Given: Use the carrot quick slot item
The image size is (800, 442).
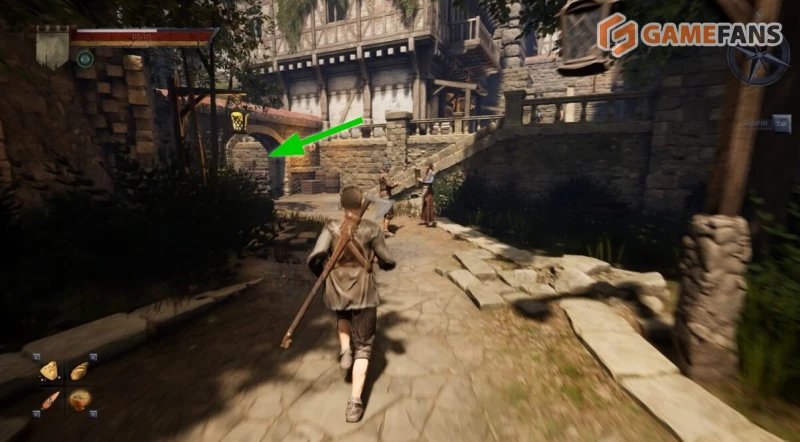Looking at the screenshot, I should 48,400.
